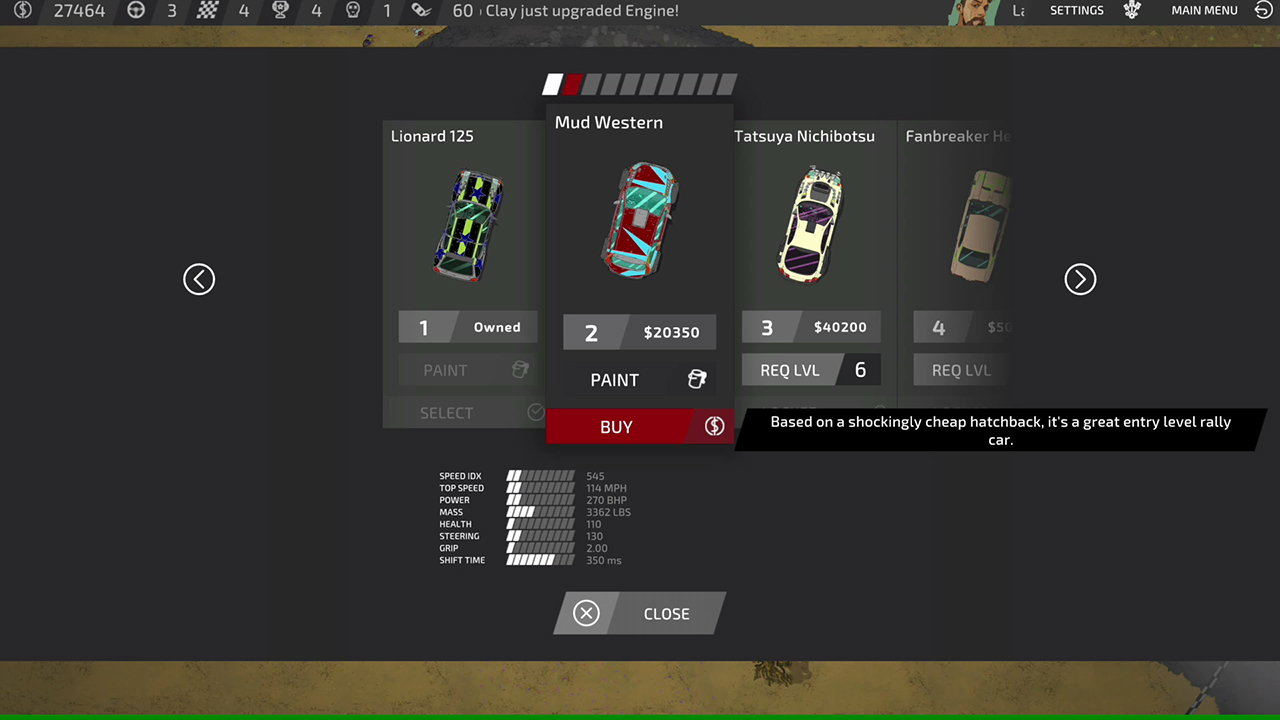Open the paint bucket icon for Mud Western
This screenshot has width=1280, height=720.
pyautogui.click(x=697, y=379)
